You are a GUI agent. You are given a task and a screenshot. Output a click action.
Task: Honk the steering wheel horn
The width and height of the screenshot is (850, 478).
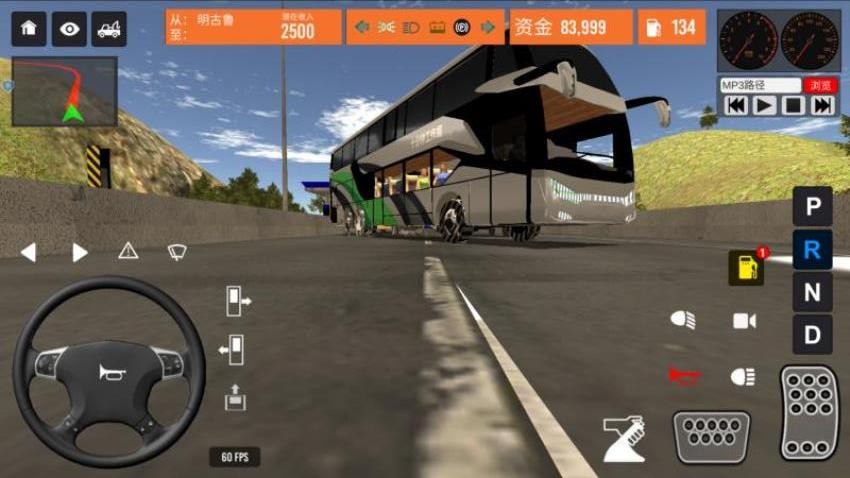(108, 373)
